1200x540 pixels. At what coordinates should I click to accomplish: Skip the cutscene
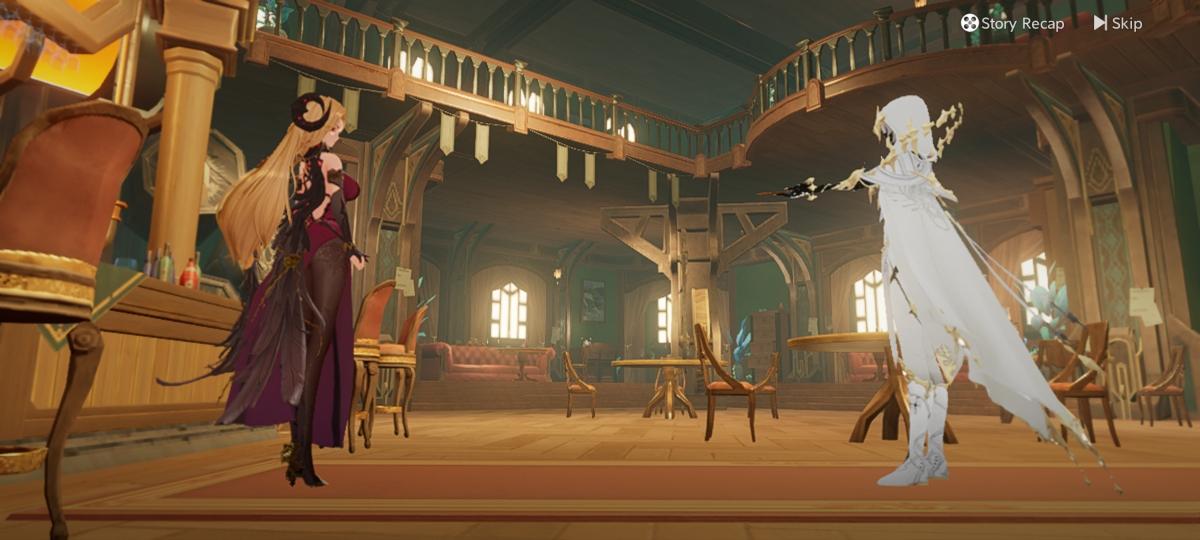pos(1117,23)
